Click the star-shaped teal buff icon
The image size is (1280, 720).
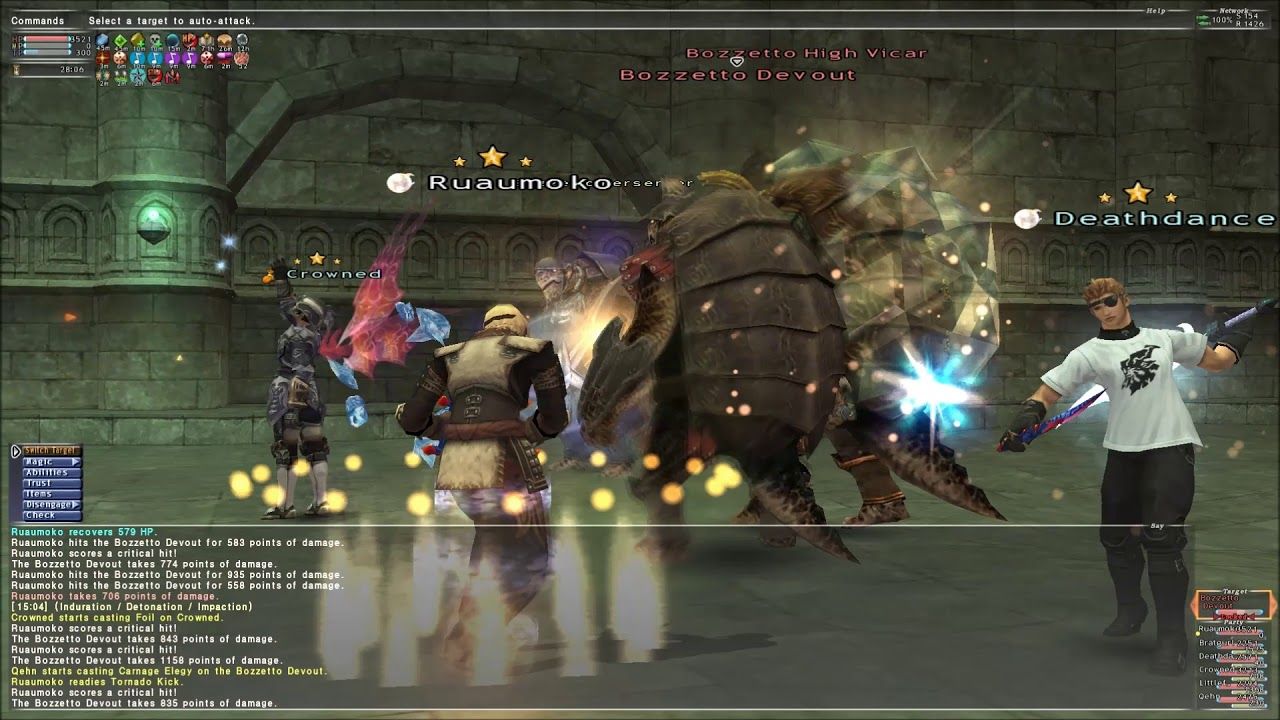coord(137,74)
